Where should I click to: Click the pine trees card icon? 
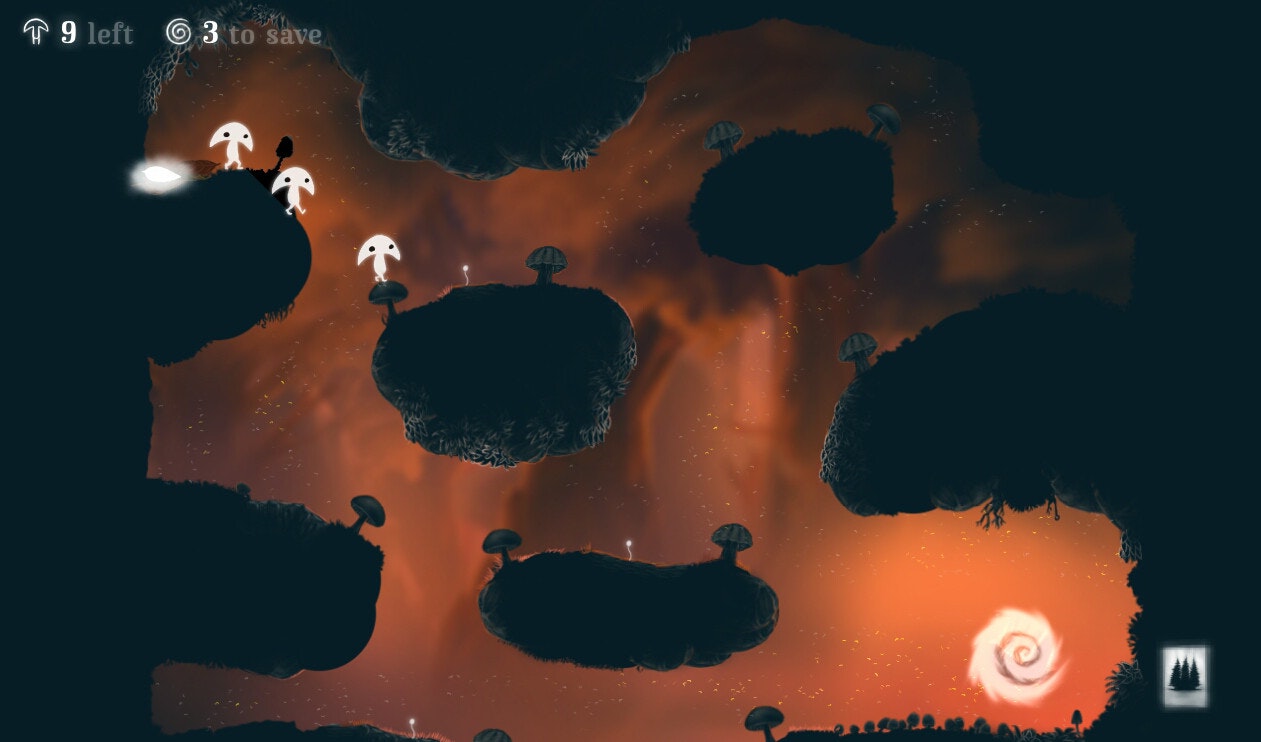pyautogui.click(x=1185, y=675)
